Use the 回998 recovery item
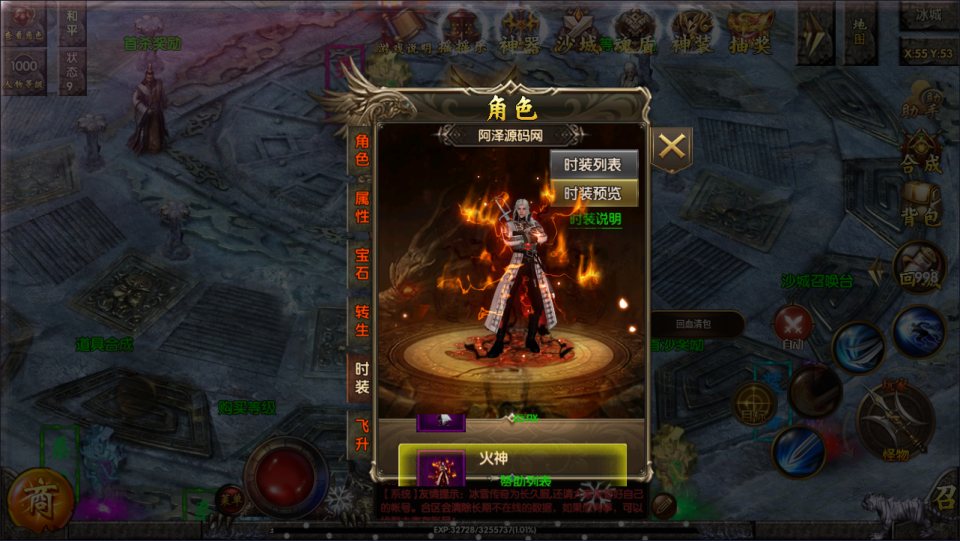The image size is (960, 541). click(918, 267)
